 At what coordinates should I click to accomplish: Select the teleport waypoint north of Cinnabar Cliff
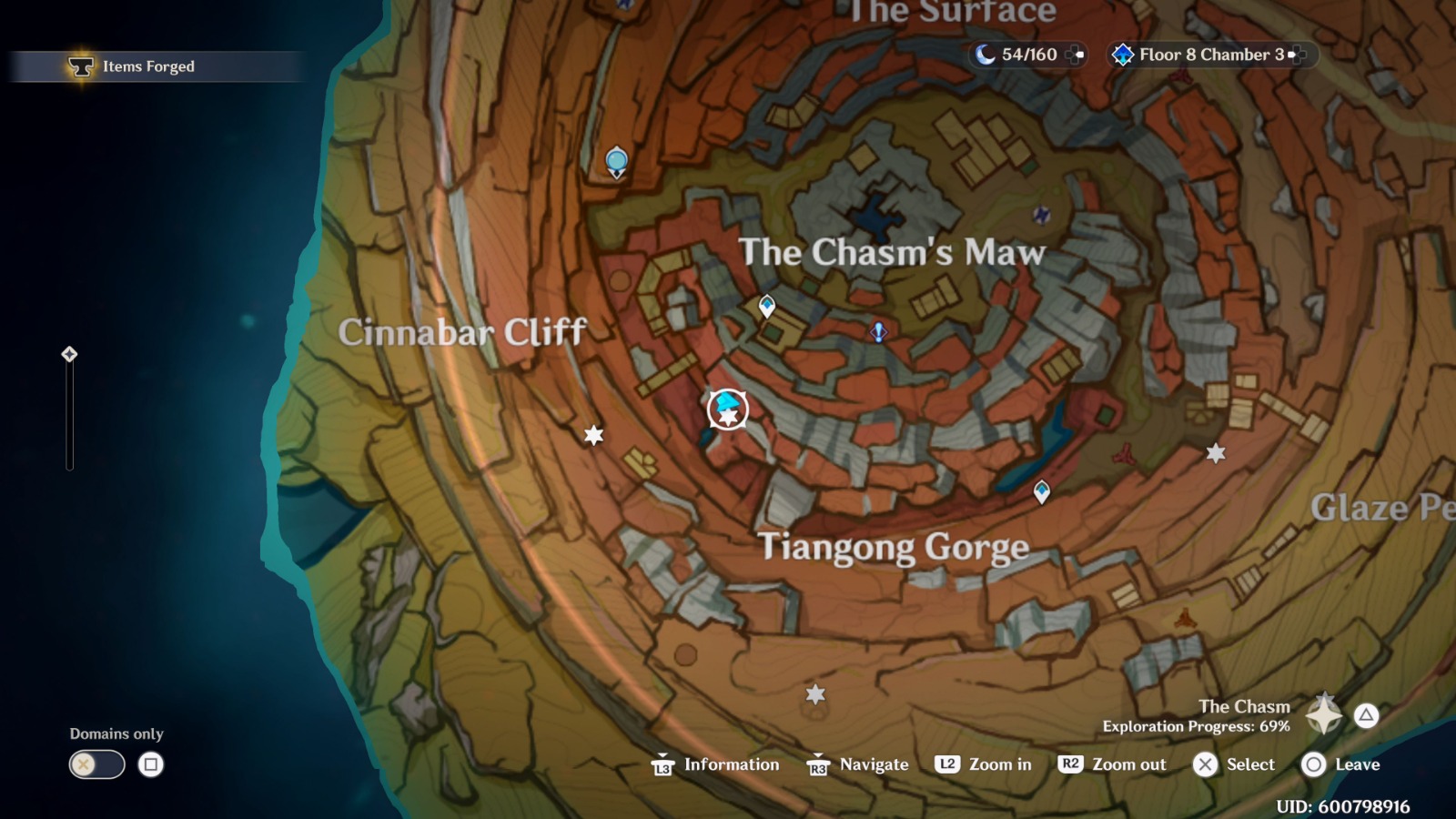point(616,162)
